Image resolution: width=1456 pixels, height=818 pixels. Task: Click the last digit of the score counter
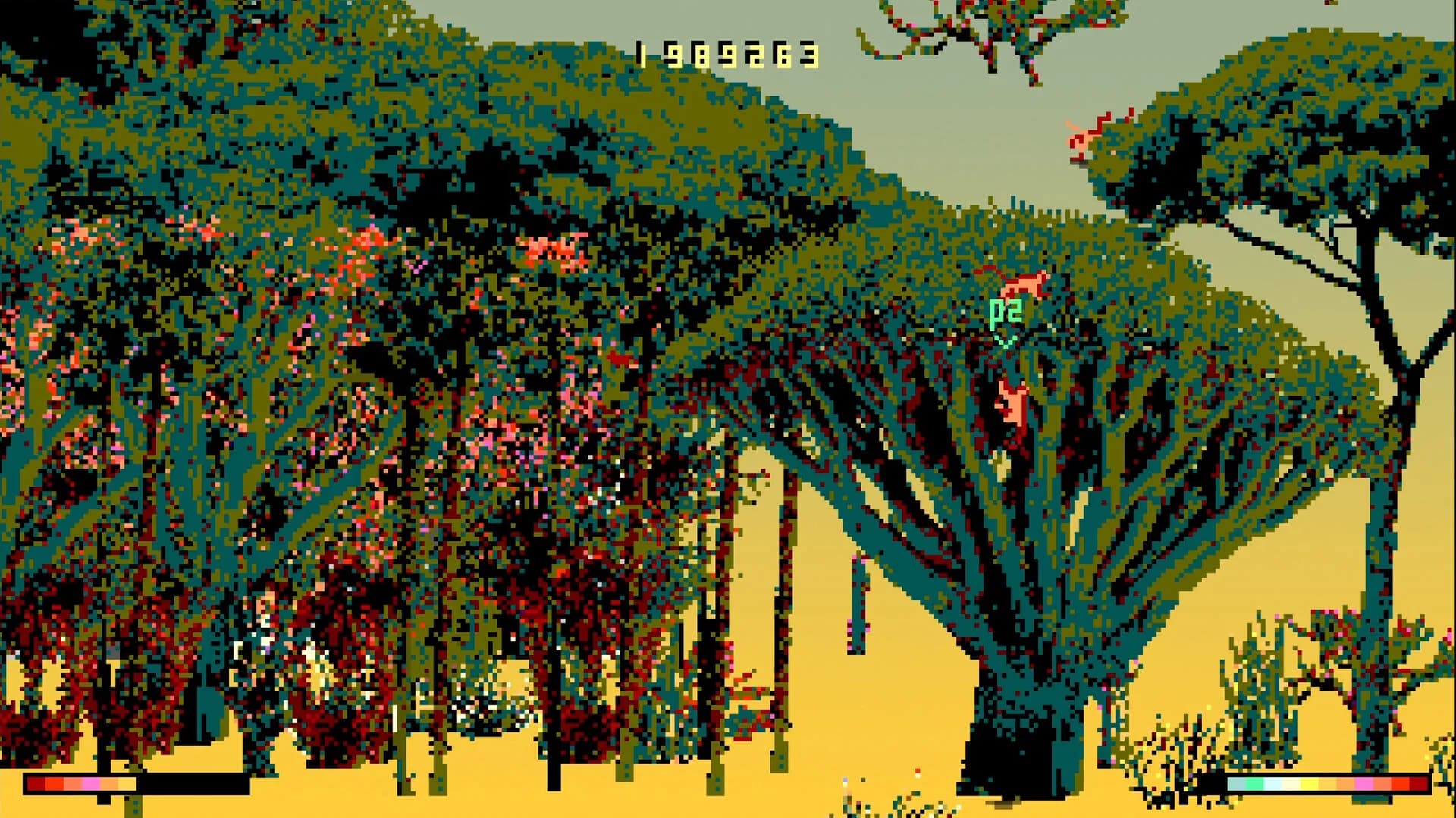tap(810, 55)
